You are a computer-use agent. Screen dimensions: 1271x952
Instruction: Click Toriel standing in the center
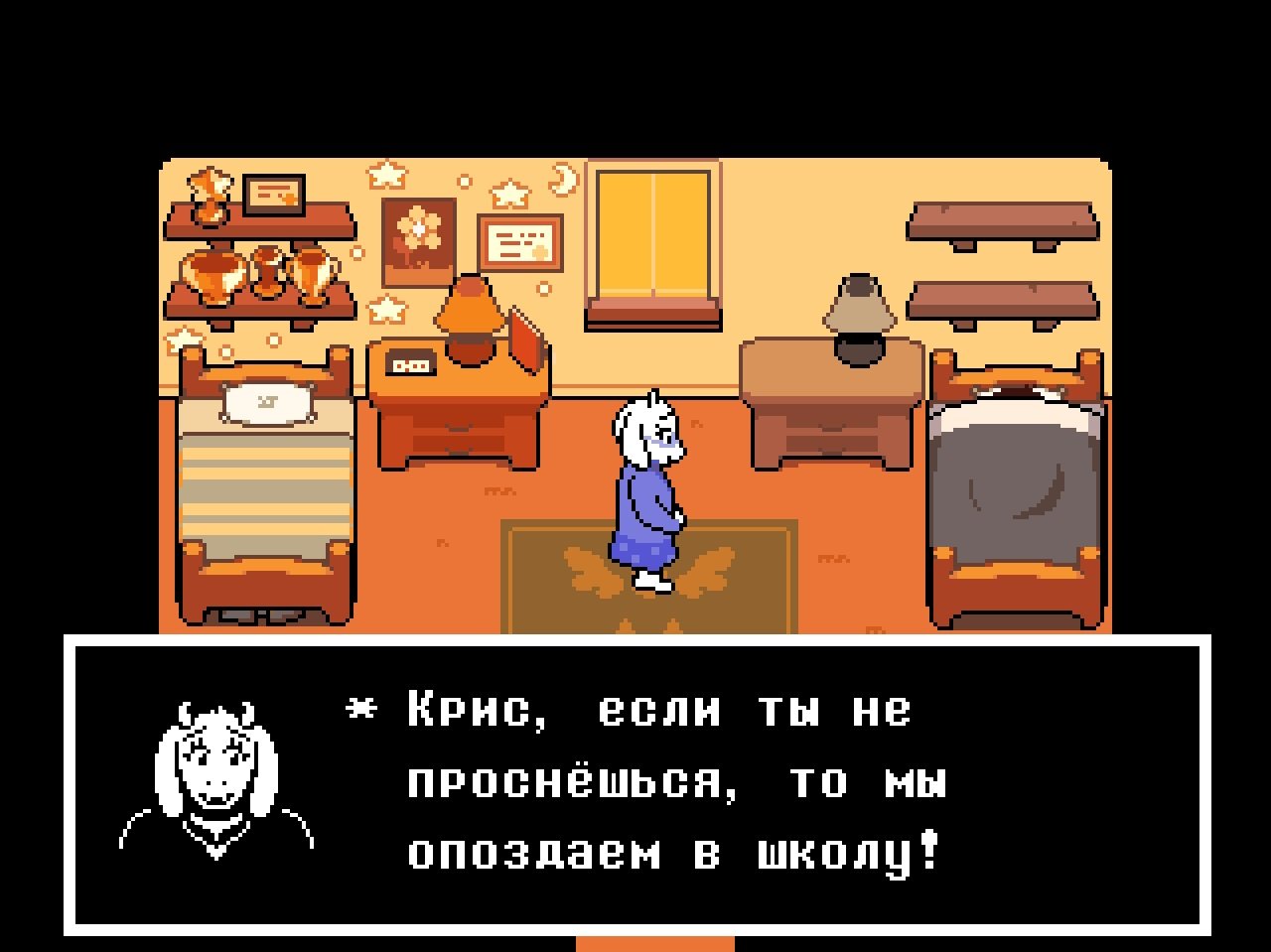point(650,476)
